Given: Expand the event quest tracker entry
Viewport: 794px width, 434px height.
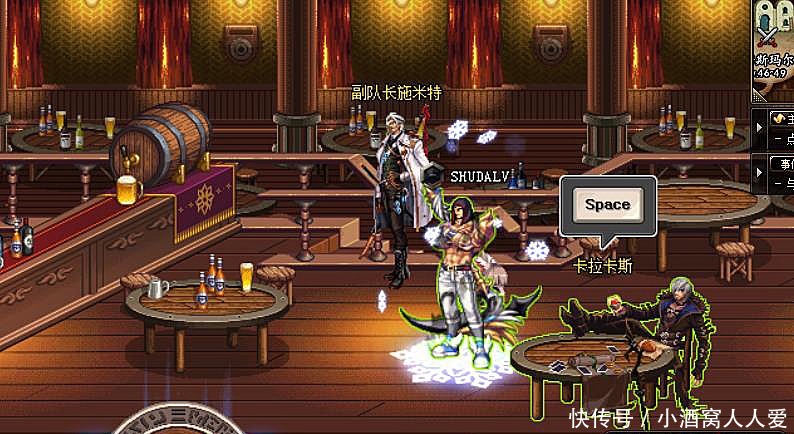Looking at the screenshot, I should pyautogui.click(x=759, y=170).
